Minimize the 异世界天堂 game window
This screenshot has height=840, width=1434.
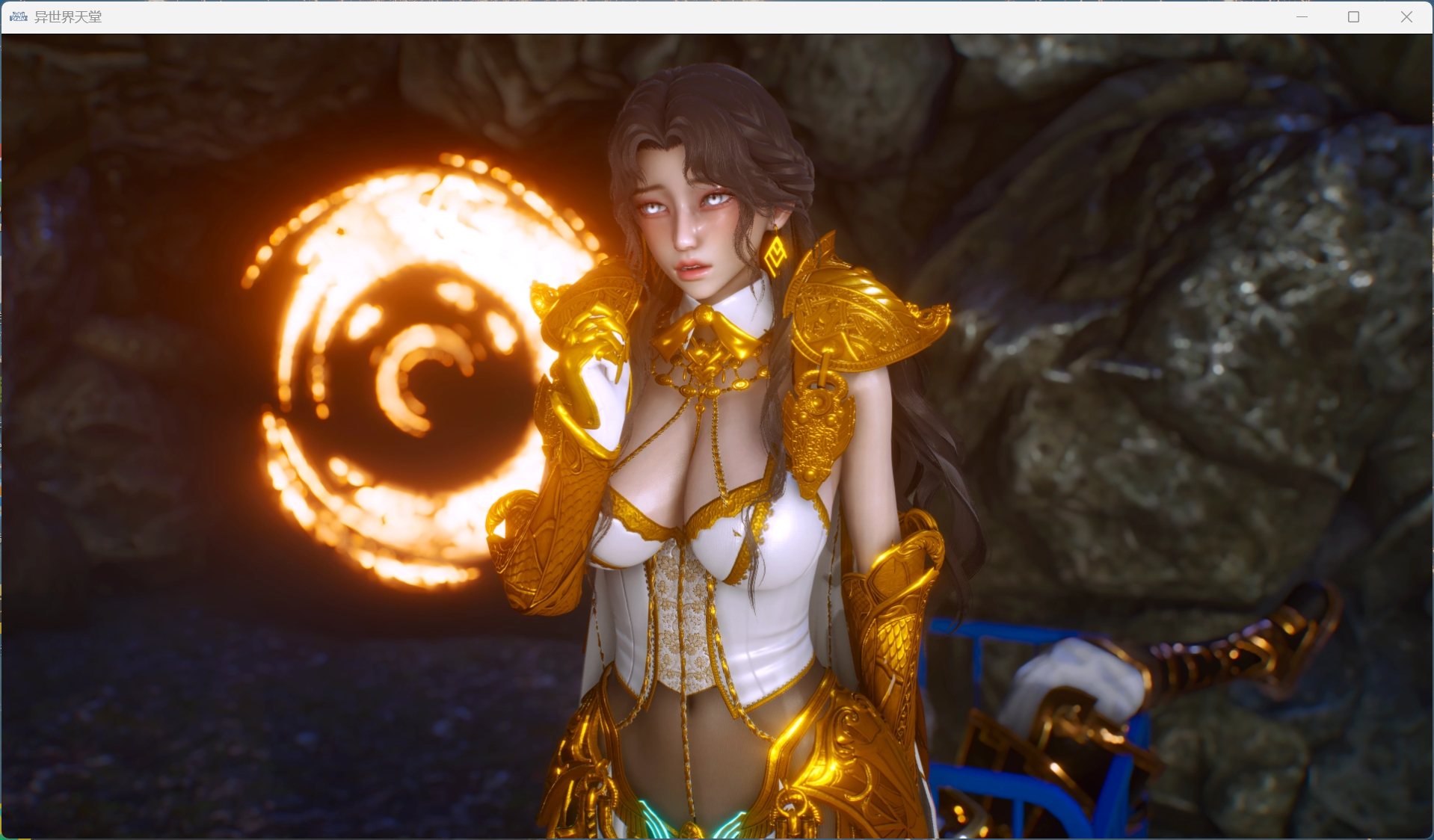point(1301,16)
